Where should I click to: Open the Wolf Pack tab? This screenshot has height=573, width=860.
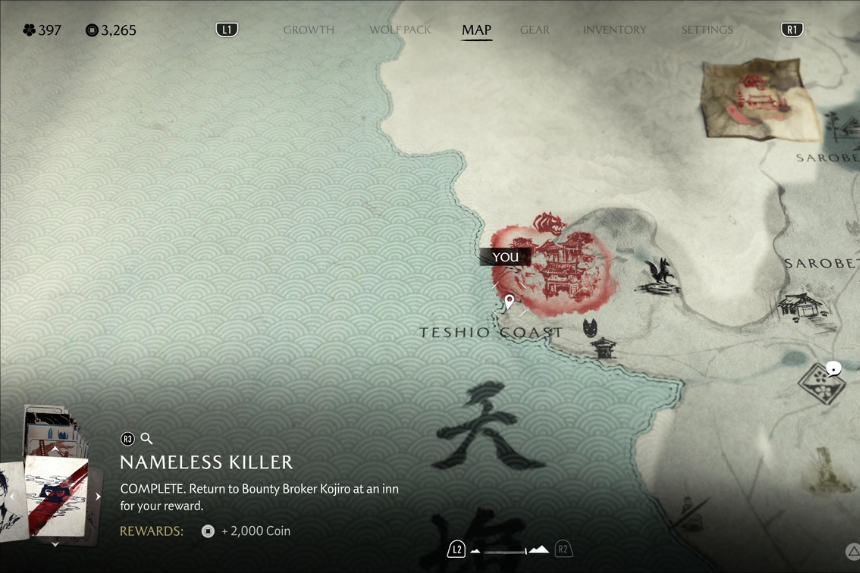pyautogui.click(x=400, y=30)
